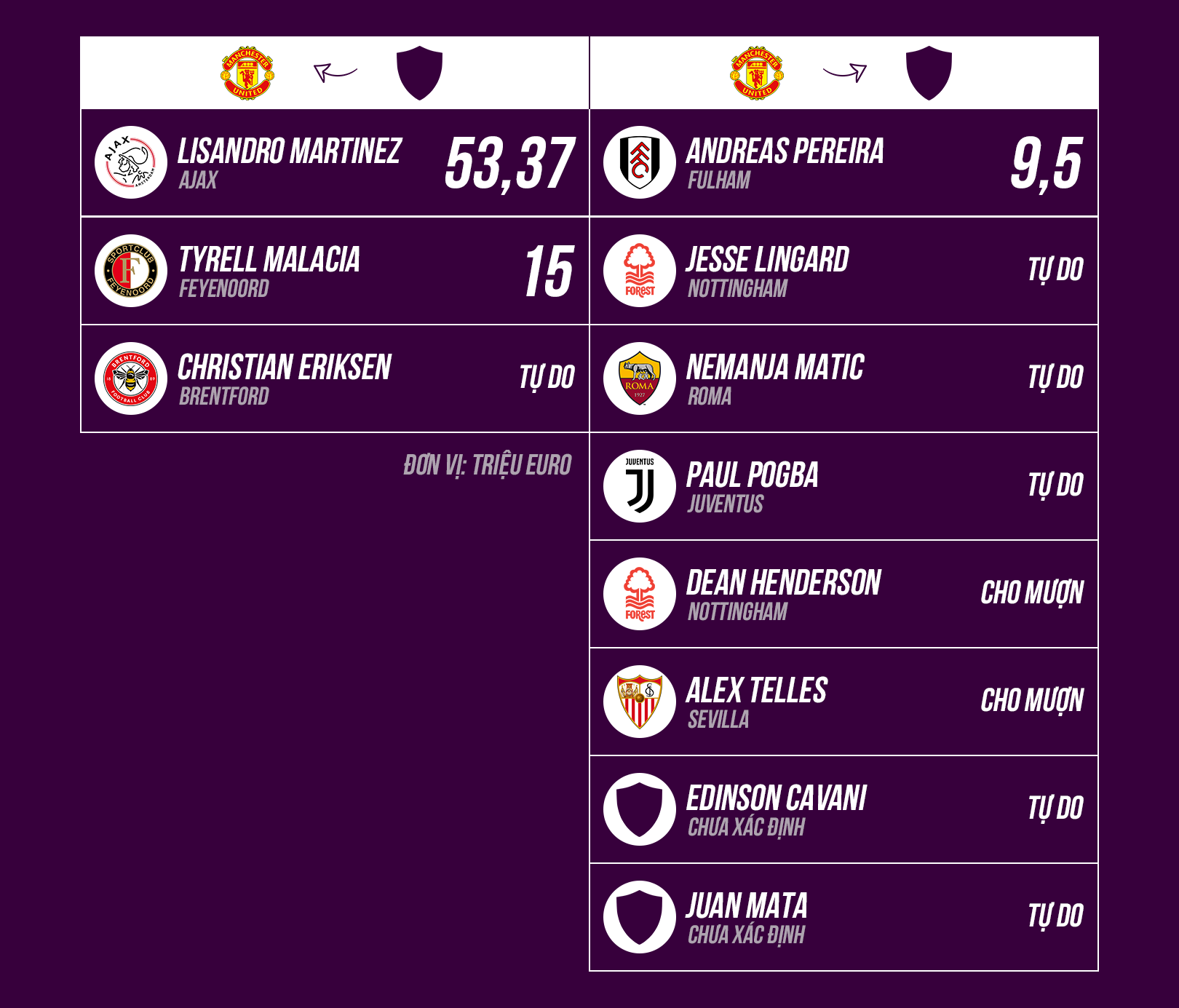1179x1008 pixels.
Task: Click the AS Roma crest
Action: coord(640,378)
